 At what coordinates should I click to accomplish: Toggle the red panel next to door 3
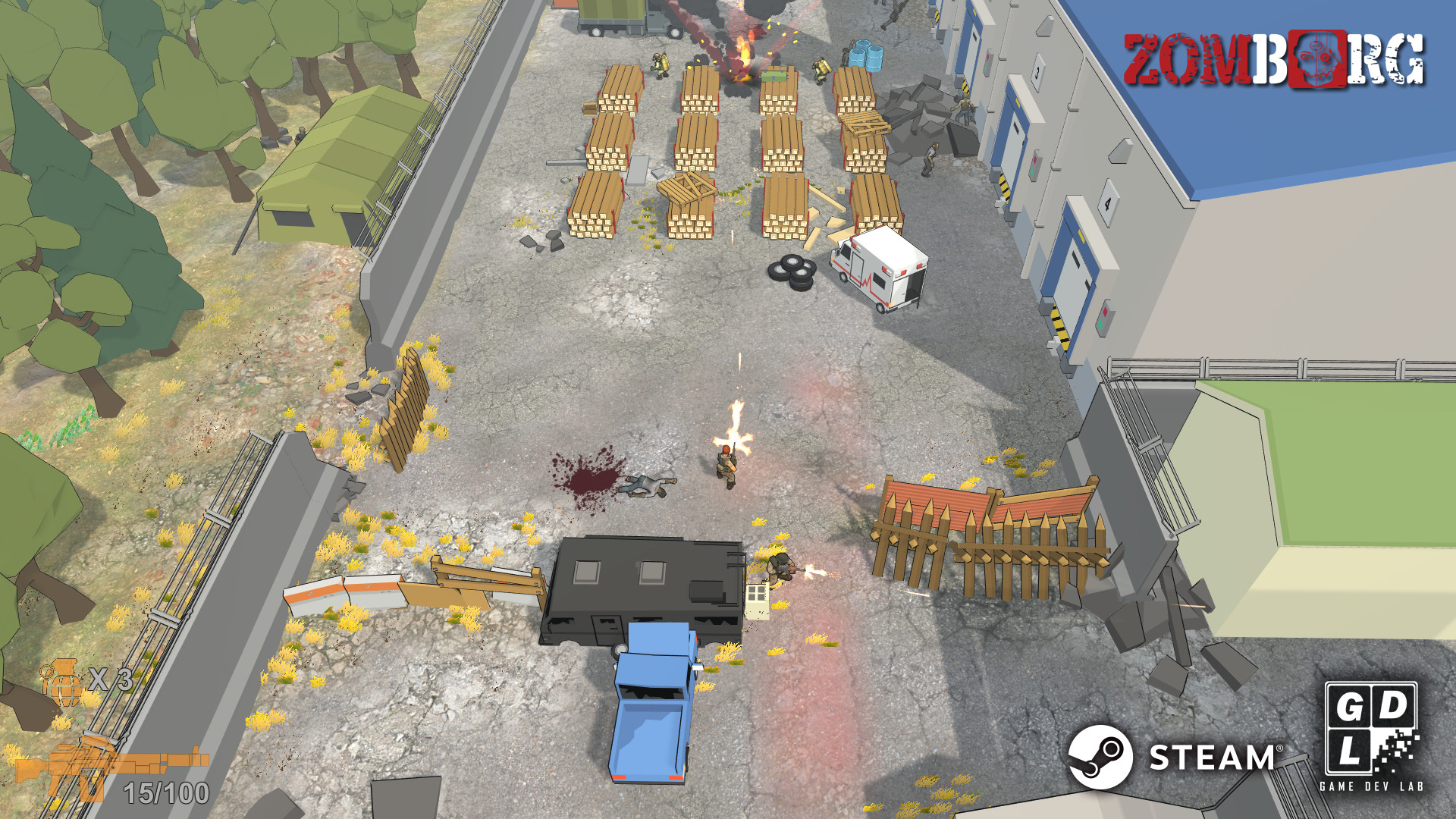(x=1034, y=161)
